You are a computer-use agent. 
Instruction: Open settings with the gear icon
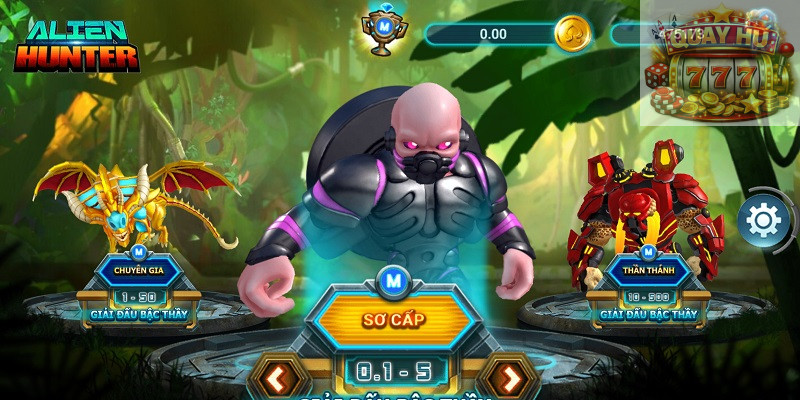pos(763,219)
